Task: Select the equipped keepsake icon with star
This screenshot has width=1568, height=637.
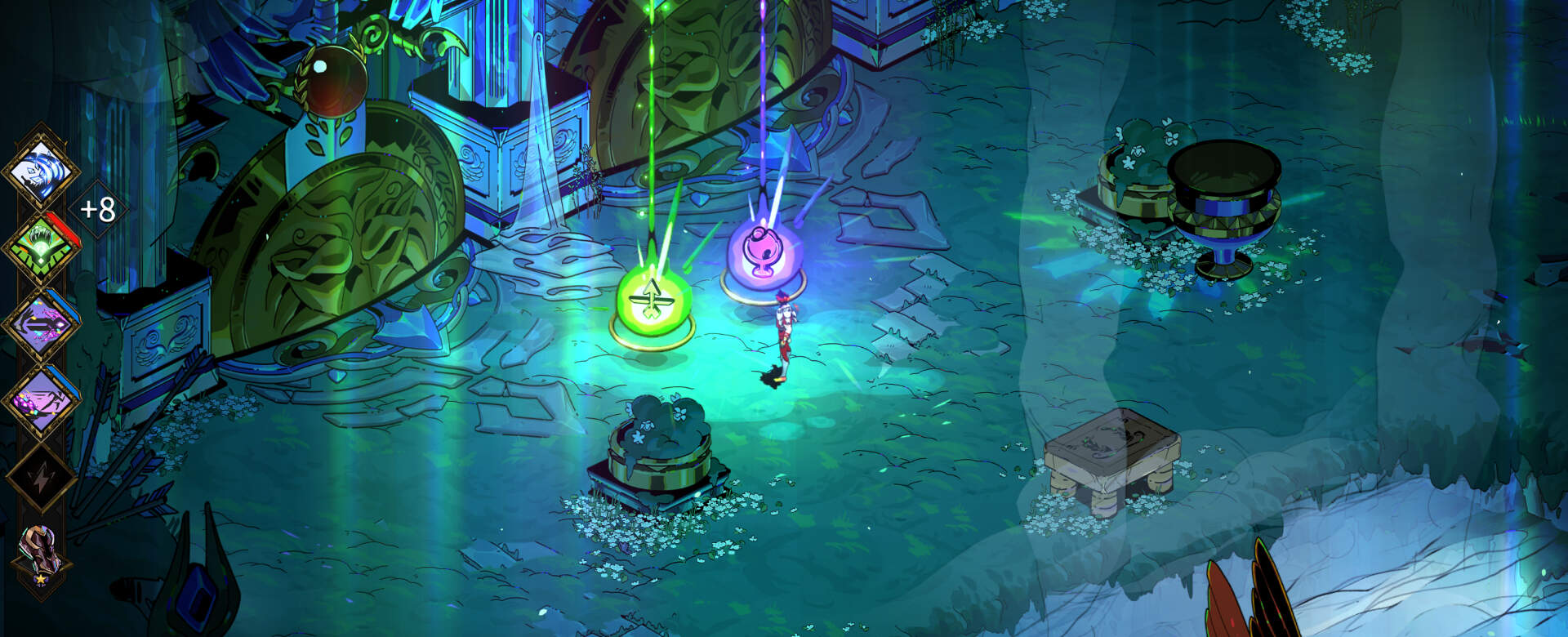Action: click(41, 551)
